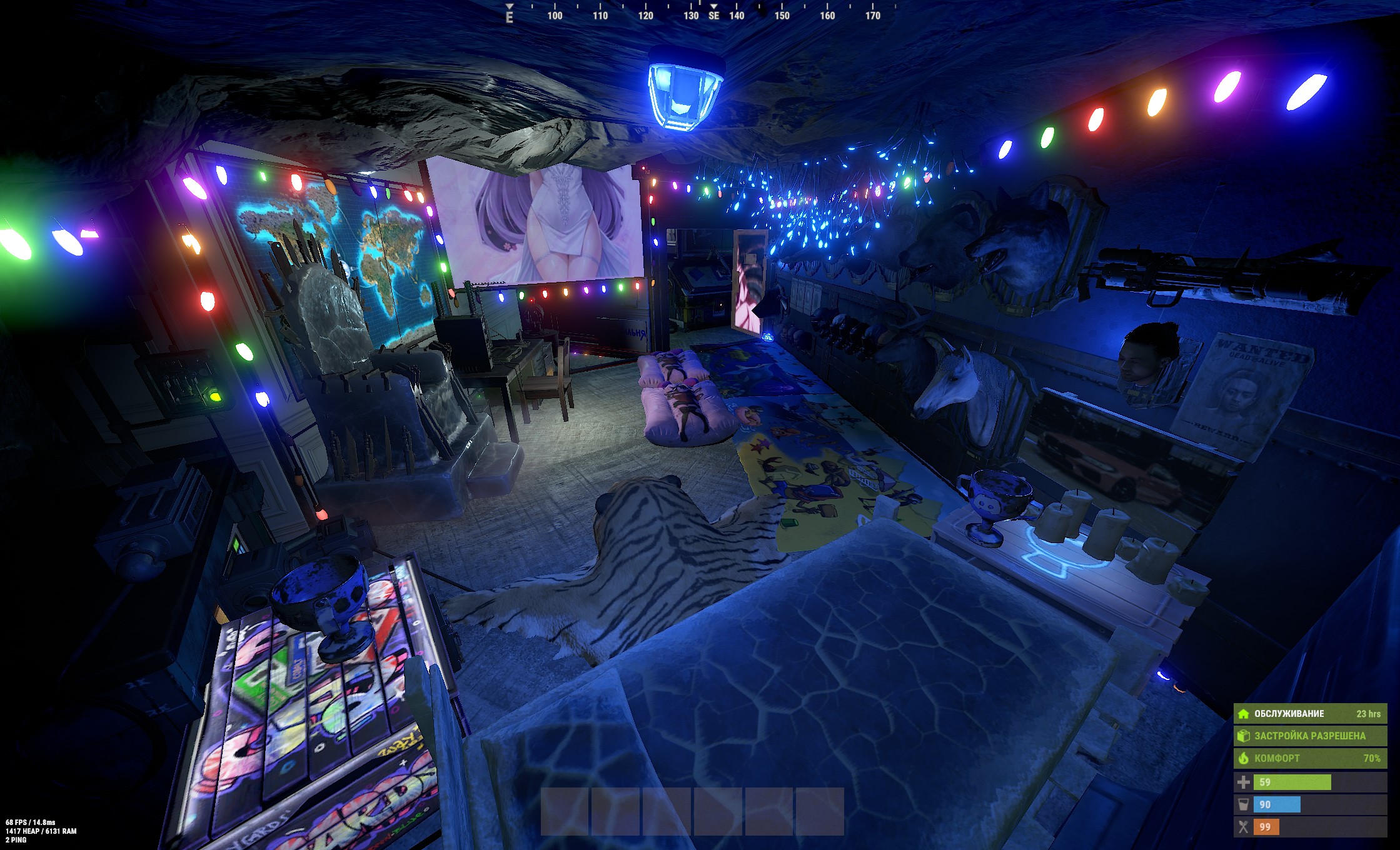Select the Обслуживание upkeep status notice
Screen dimensions: 1400x850
pos(1309,714)
